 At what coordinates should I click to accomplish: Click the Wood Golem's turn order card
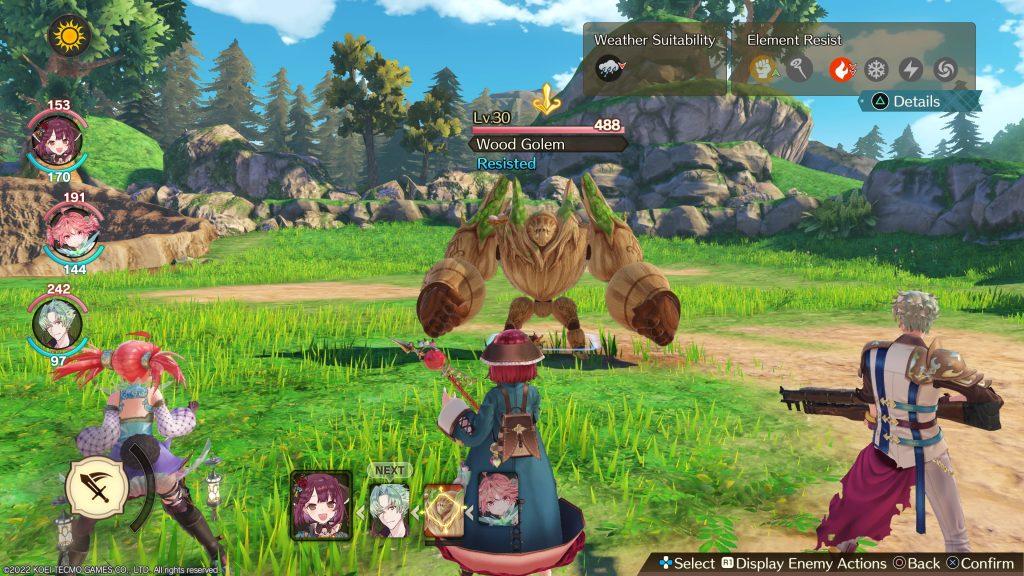point(443,511)
